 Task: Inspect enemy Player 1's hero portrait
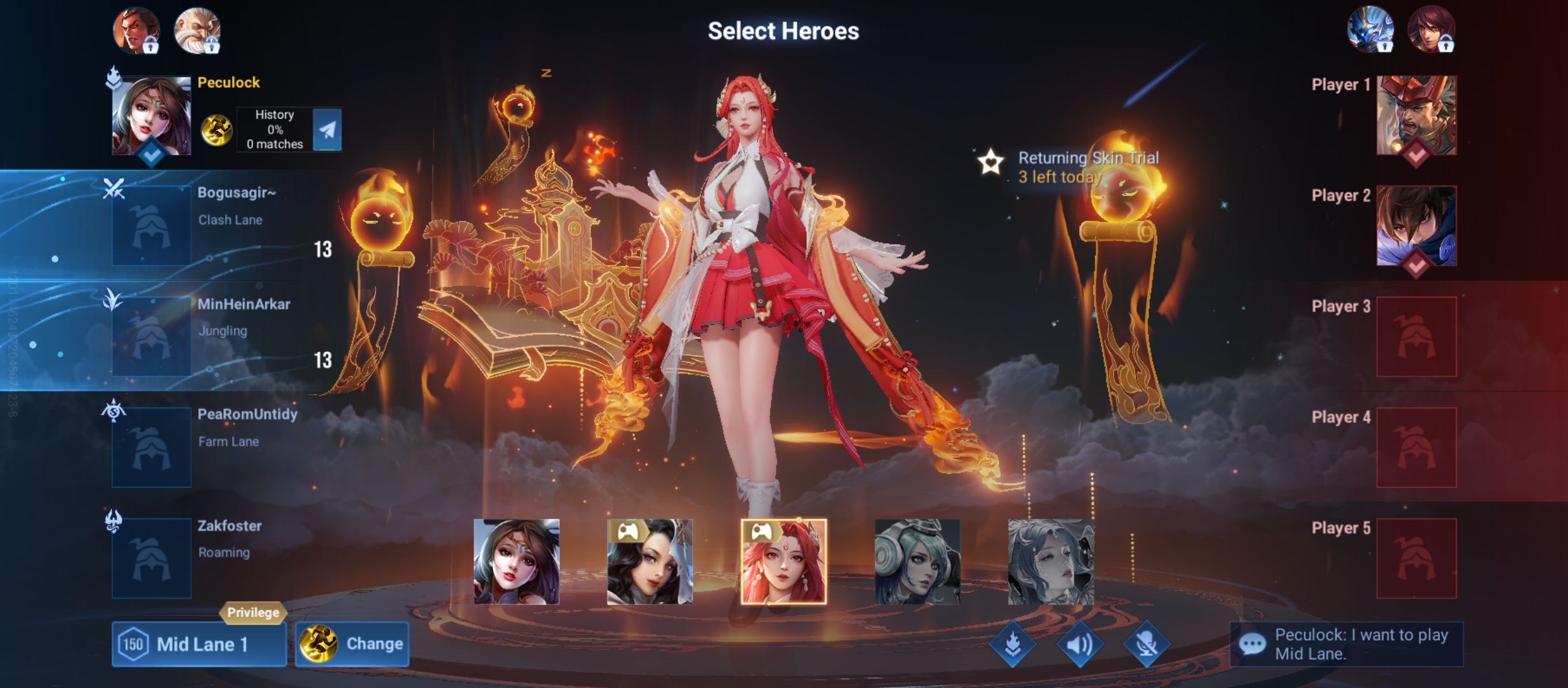pos(1416,115)
